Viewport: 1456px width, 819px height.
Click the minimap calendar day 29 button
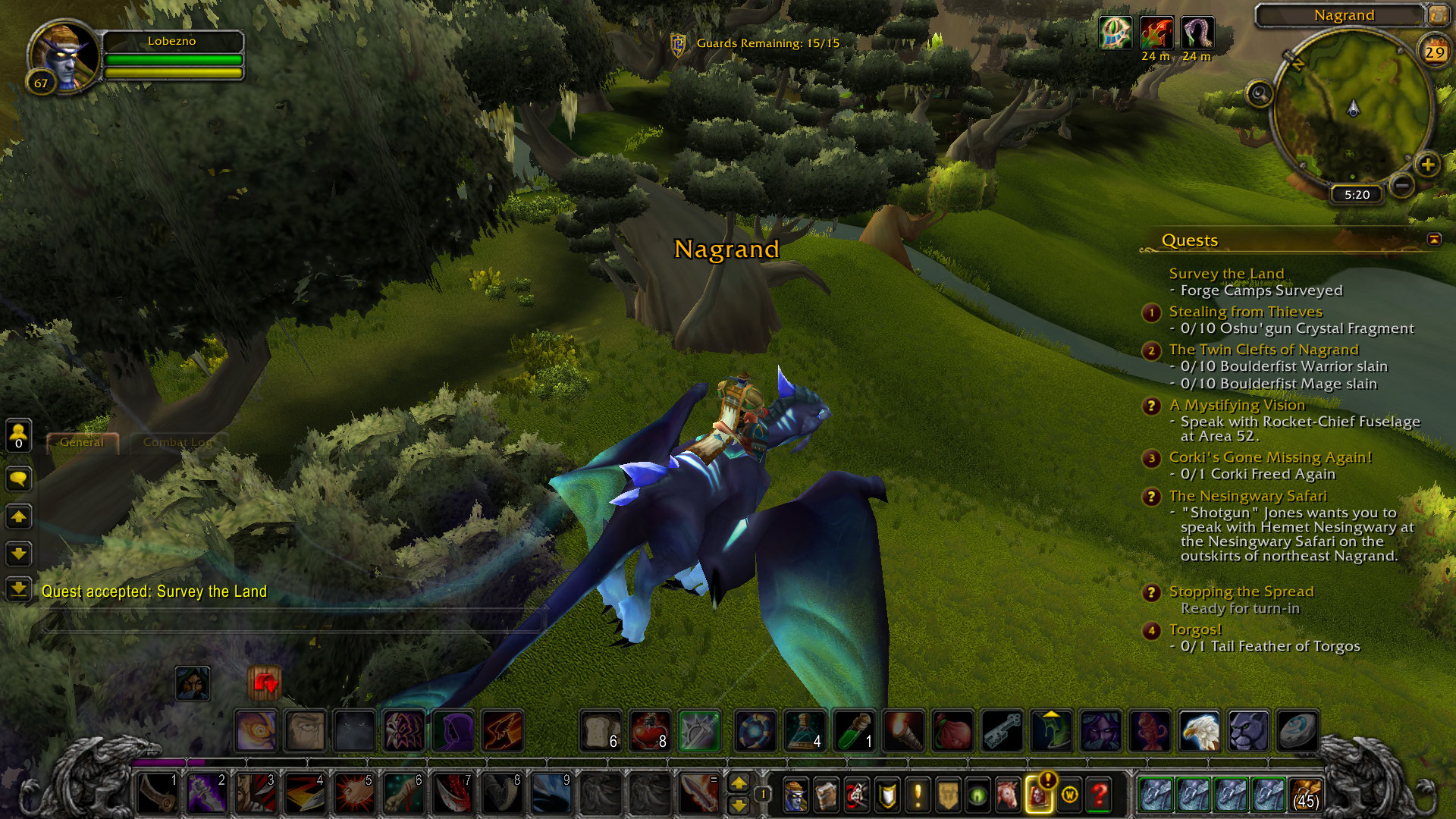click(1434, 52)
